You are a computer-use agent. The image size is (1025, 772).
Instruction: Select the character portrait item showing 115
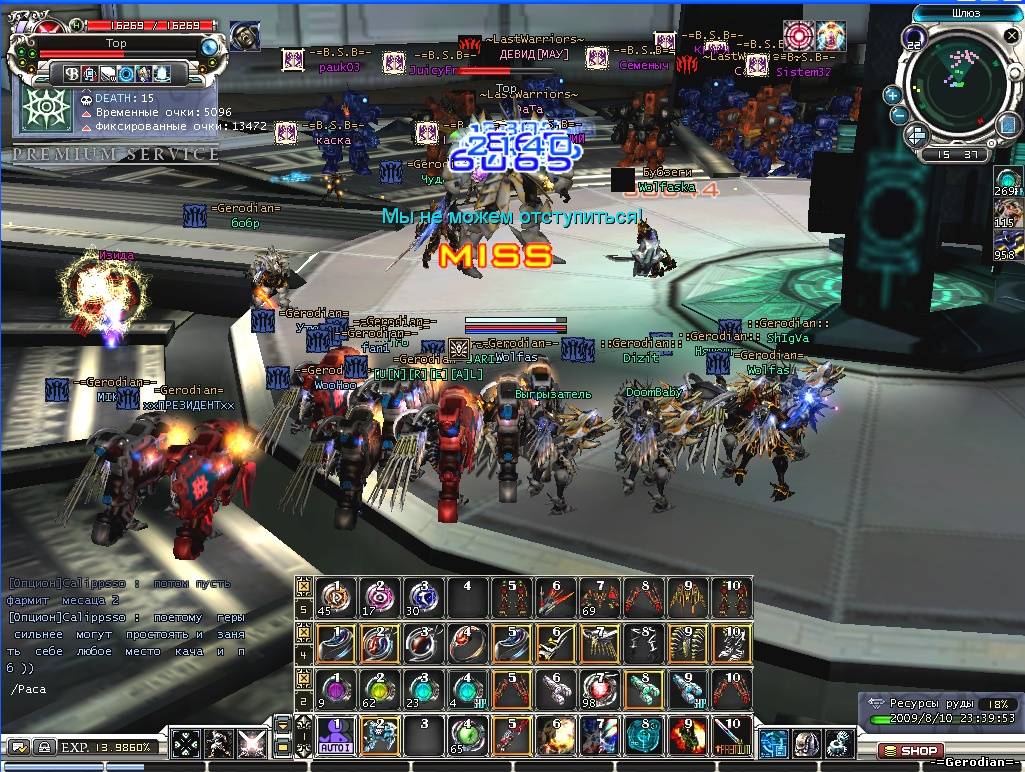pyautogui.click(x=1007, y=213)
